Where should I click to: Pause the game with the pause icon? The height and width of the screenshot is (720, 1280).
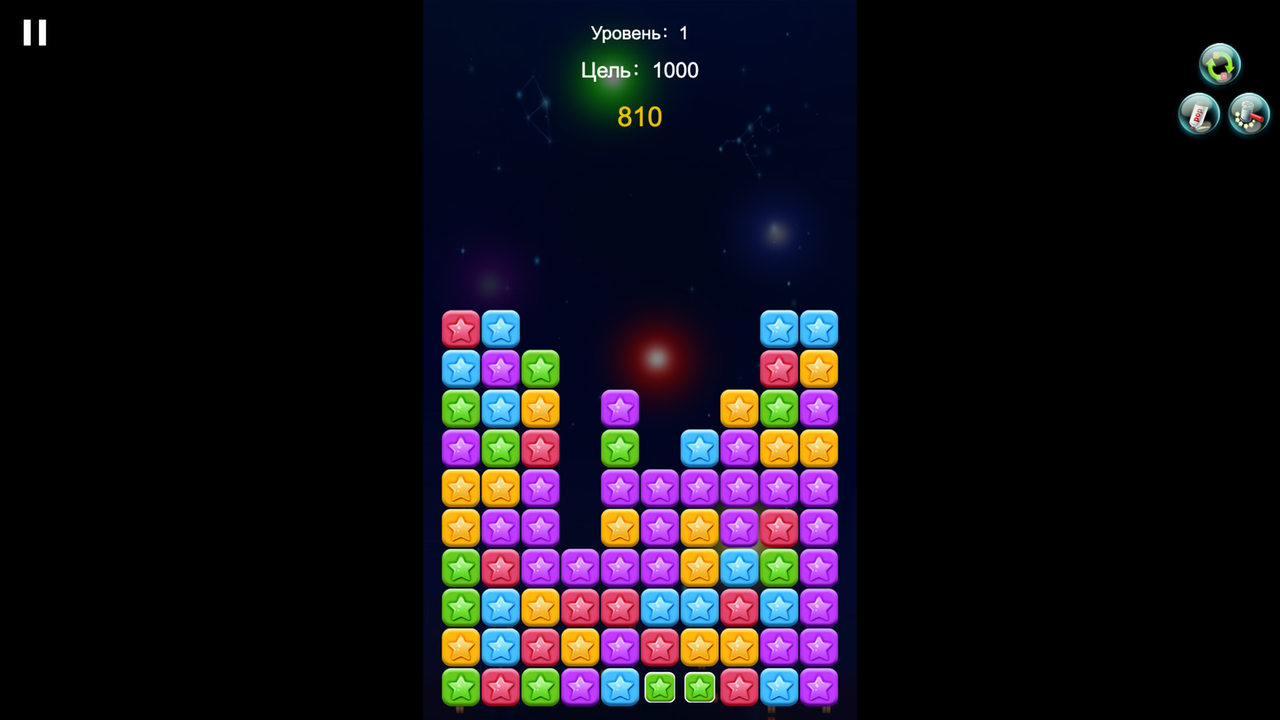click(34, 32)
